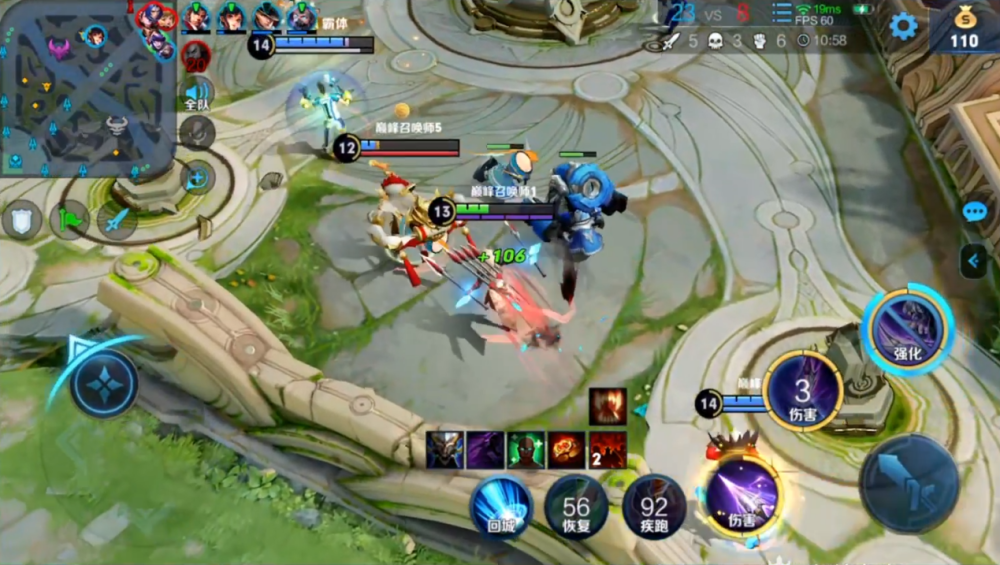Screen dimensions: 1000x565
Task: Send the blue sword attack signal
Action: [x=118, y=219]
